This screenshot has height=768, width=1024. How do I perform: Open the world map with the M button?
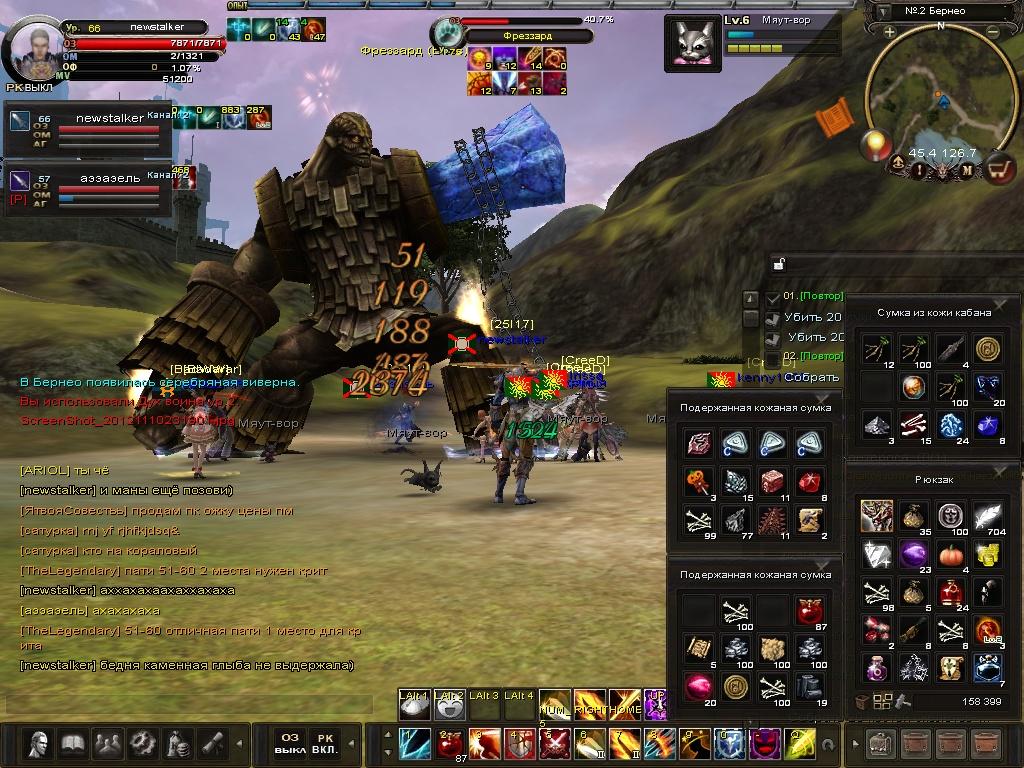coord(967,170)
